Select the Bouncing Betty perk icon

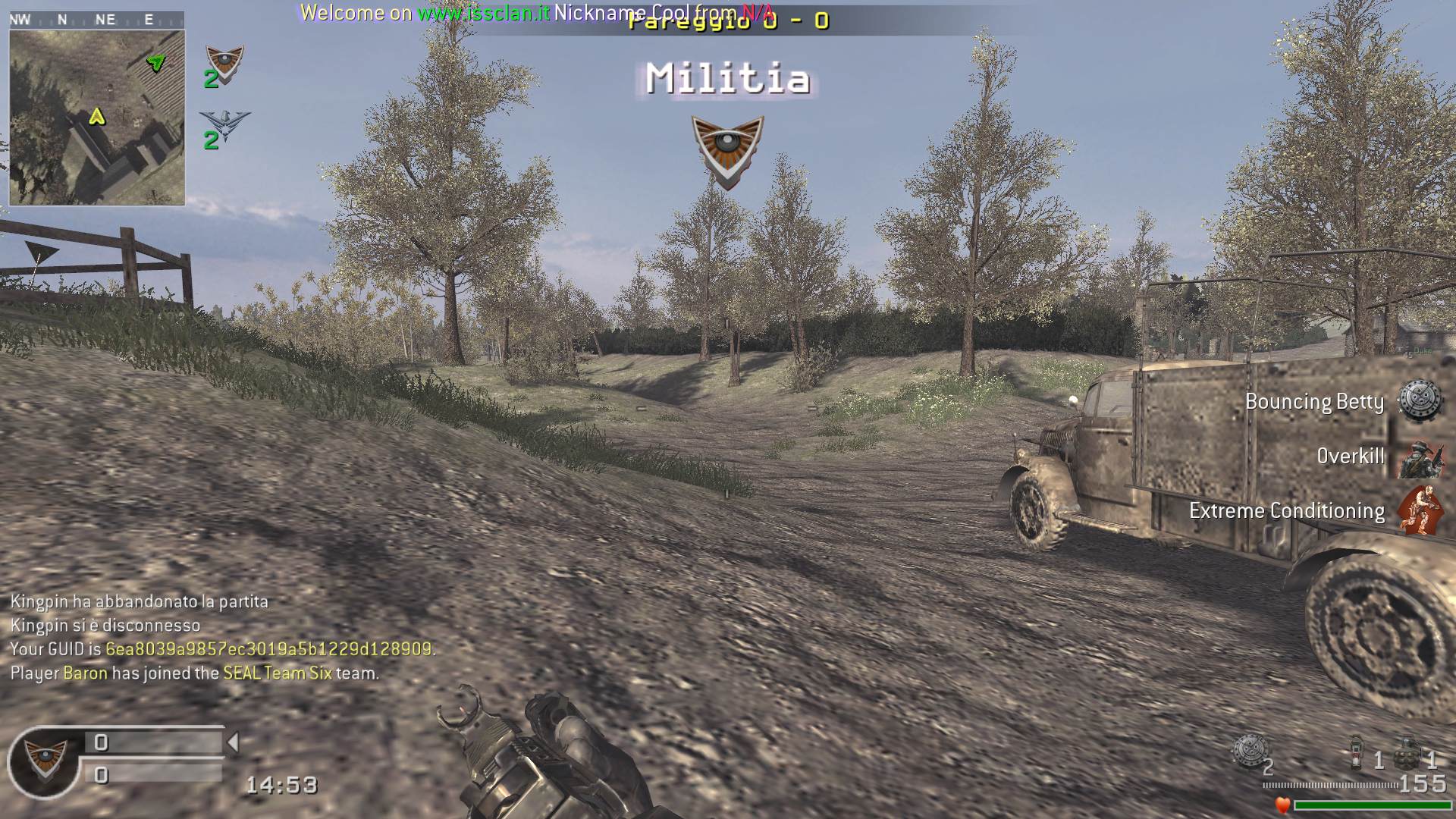tap(1420, 400)
